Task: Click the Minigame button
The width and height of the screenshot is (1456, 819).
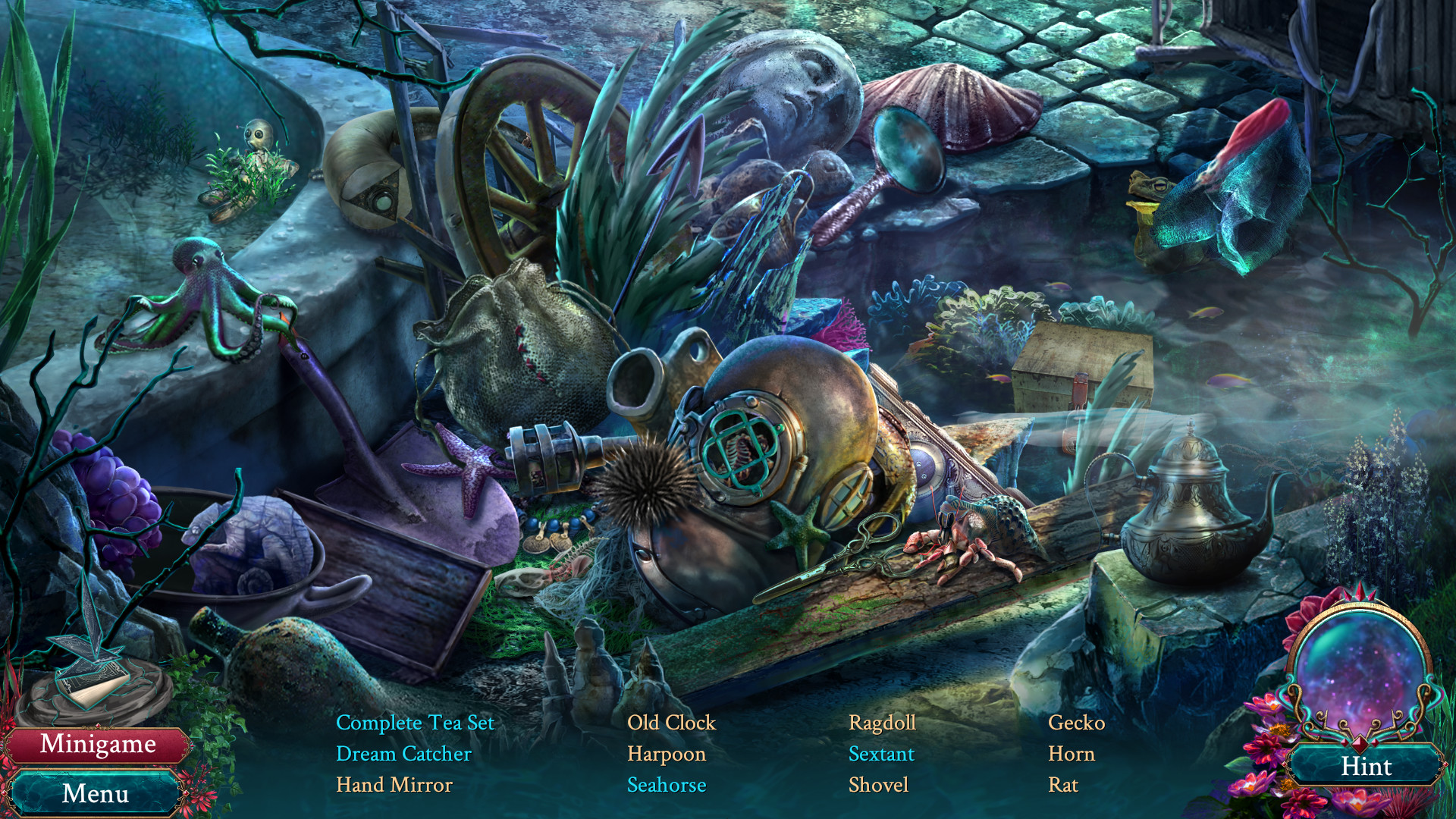Action: (x=100, y=746)
